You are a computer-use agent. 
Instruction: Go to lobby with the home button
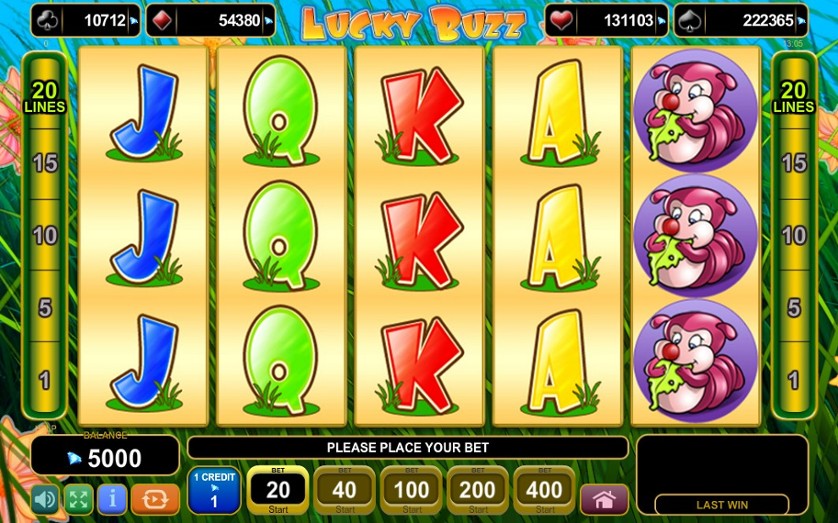pos(604,498)
